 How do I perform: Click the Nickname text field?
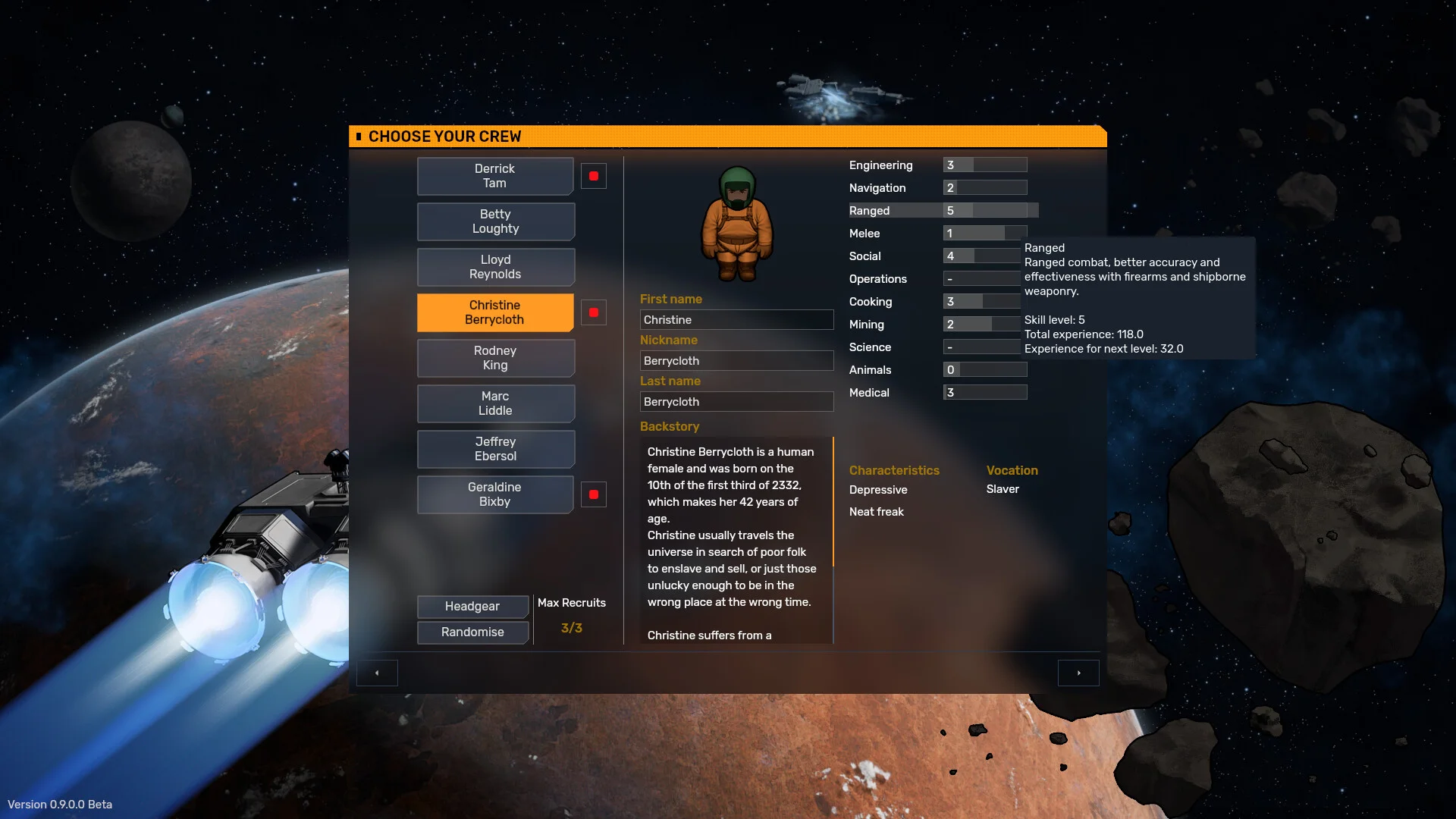pyautogui.click(x=736, y=361)
